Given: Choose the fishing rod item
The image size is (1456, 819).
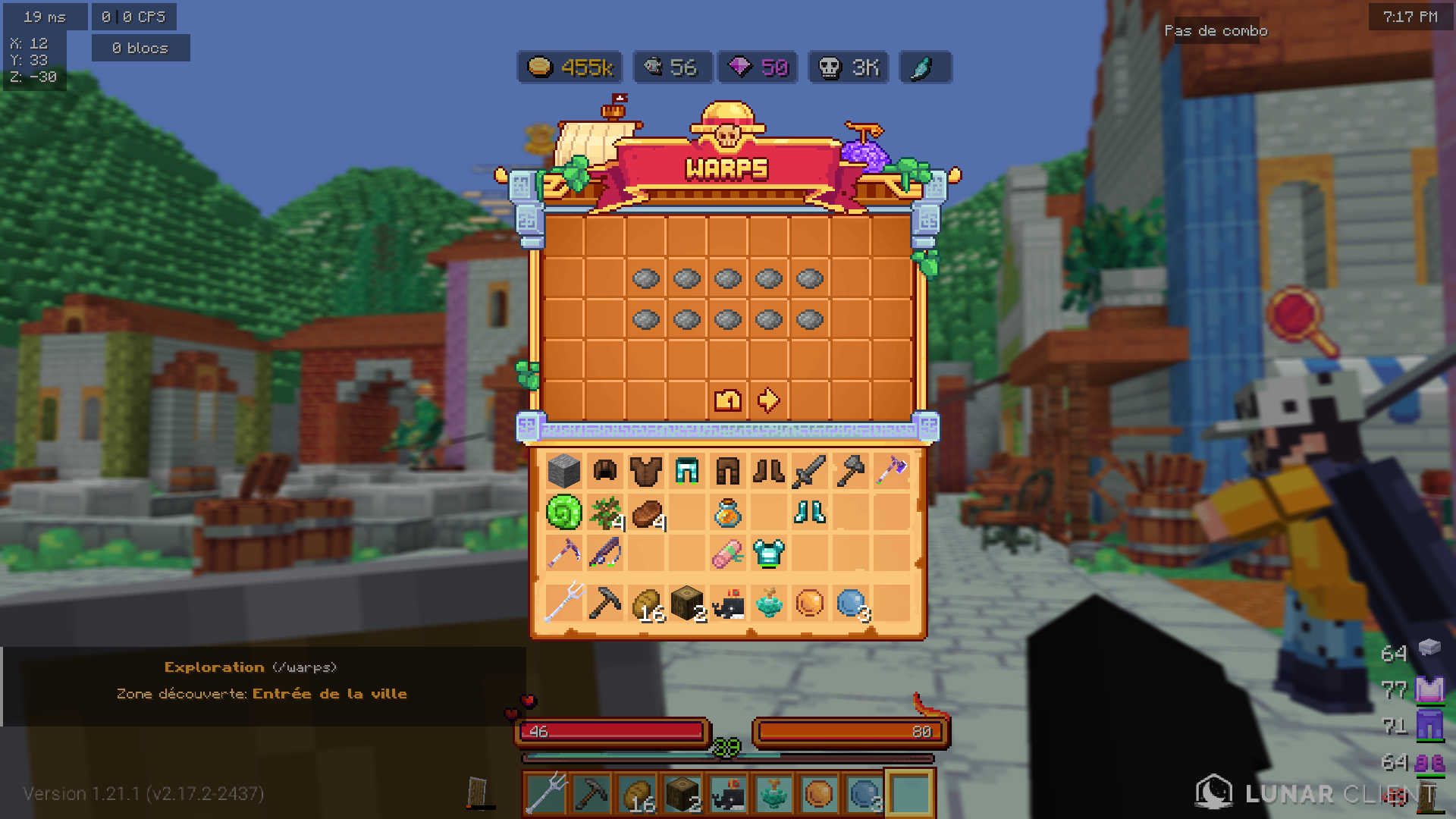Looking at the screenshot, I should coord(605,554).
